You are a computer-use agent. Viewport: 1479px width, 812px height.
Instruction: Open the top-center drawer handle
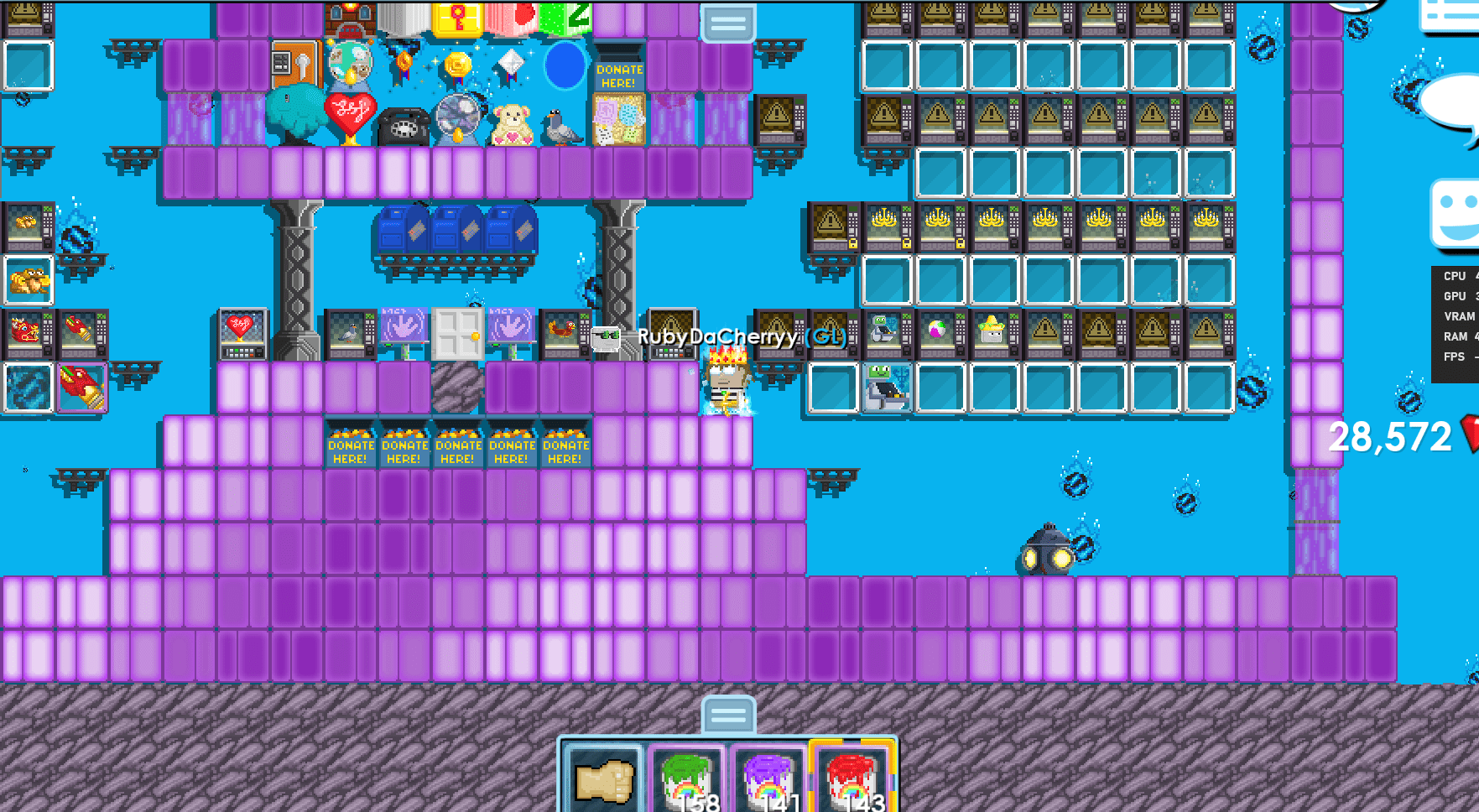(728, 23)
